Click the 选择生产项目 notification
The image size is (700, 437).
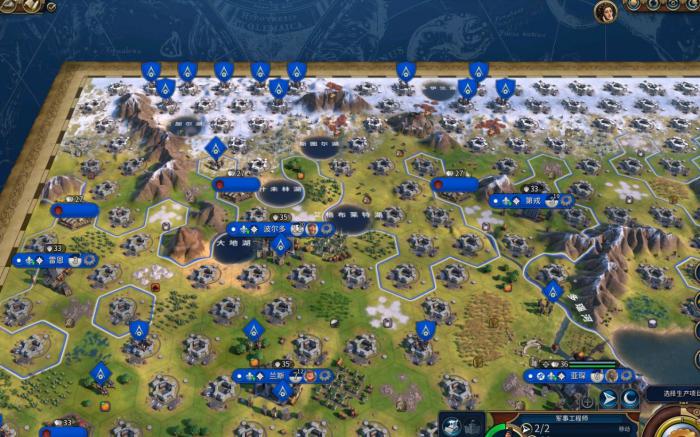point(670,392)
